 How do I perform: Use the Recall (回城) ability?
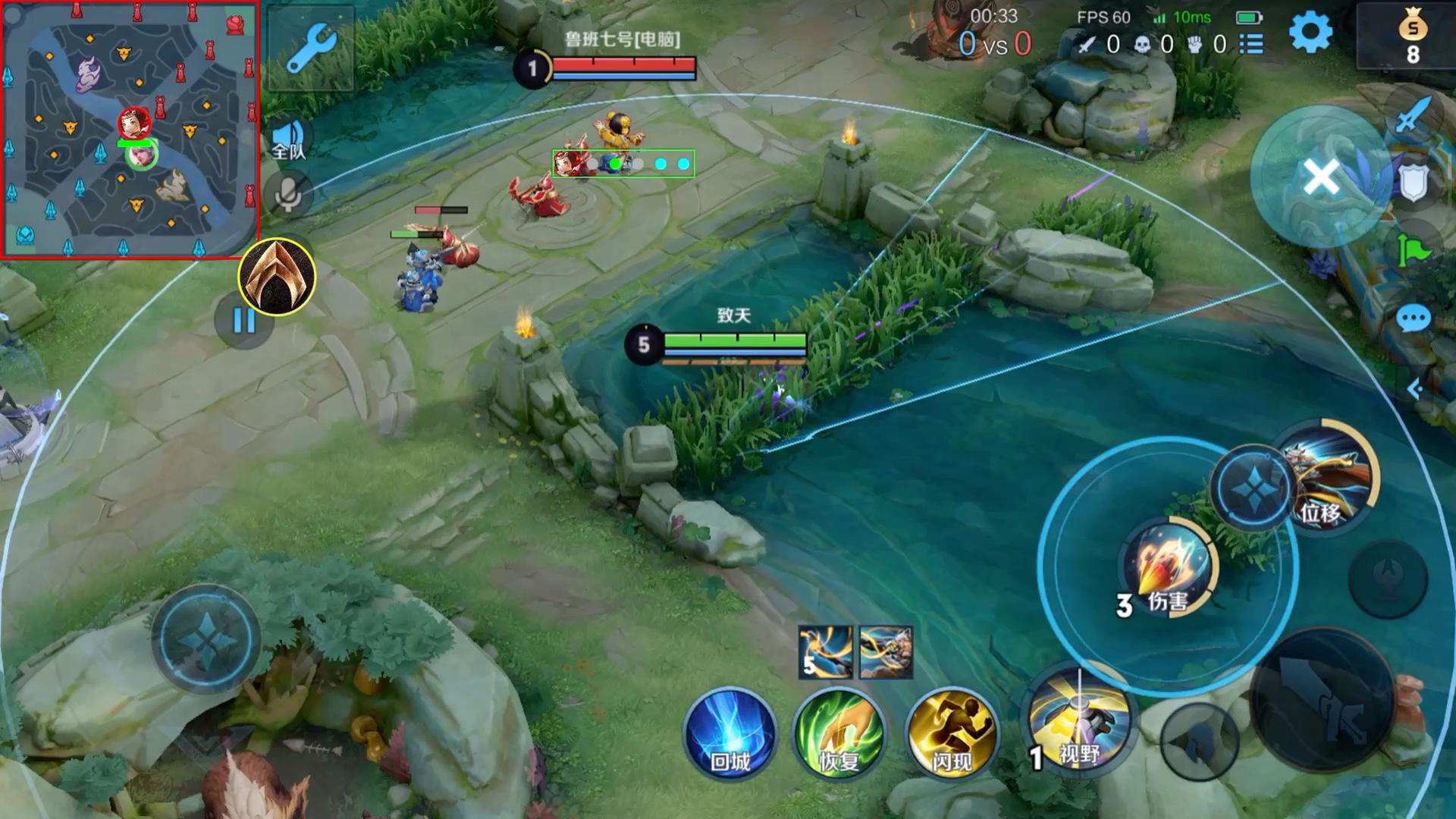(x=730, y=734)
